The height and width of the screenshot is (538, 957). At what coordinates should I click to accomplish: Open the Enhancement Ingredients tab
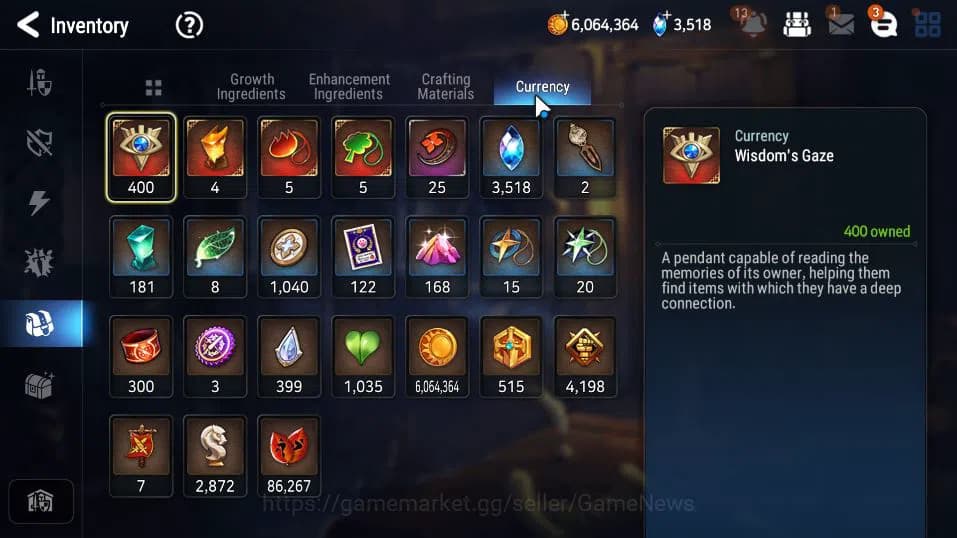349,86
